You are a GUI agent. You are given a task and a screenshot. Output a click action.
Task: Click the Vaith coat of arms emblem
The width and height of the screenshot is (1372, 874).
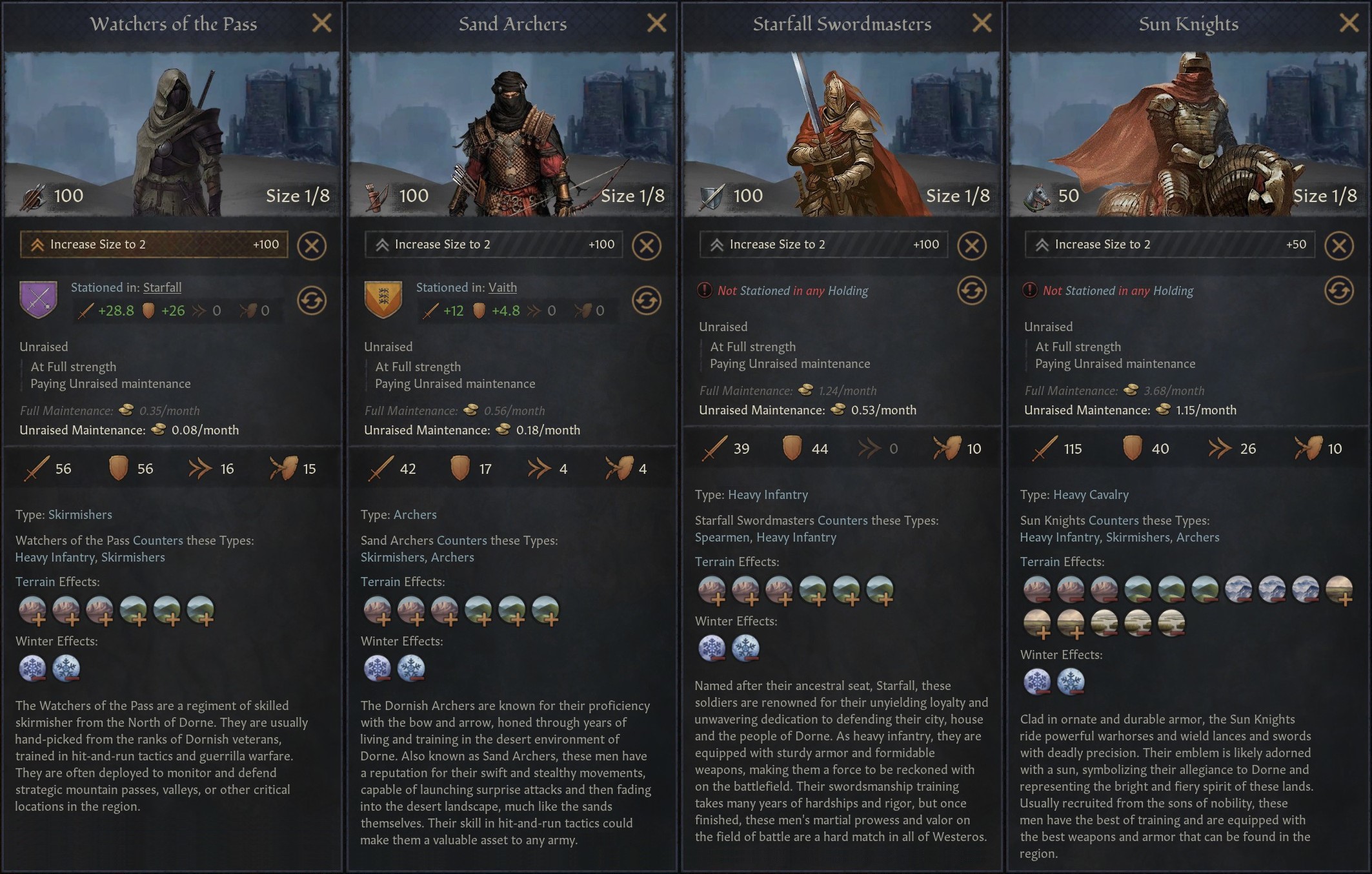coord(383,299)
